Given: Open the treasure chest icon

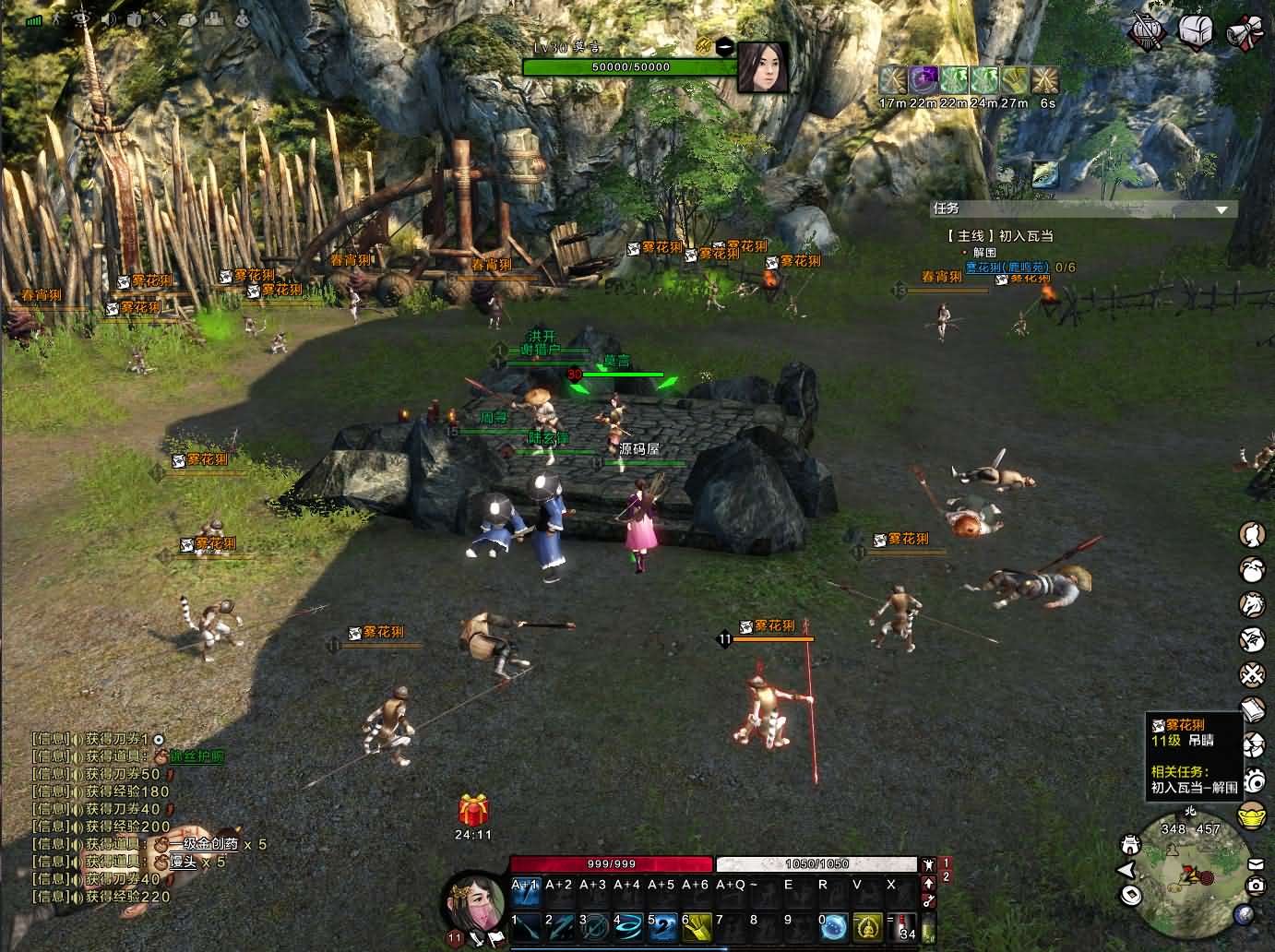Looking at the screenshot, I should coord(1195,32).
